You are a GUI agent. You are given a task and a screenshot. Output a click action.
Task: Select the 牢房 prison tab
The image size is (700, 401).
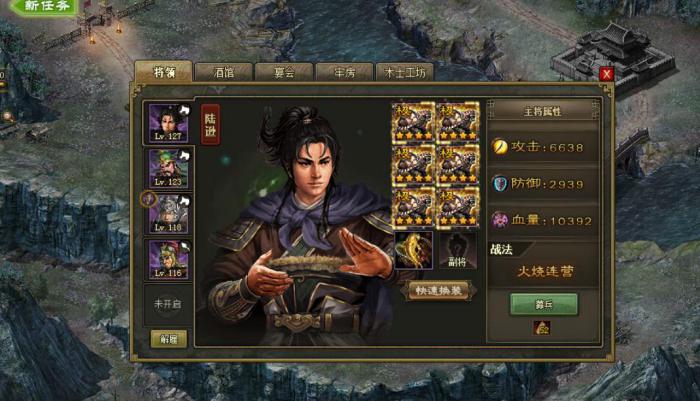click(x=343, y=72)
